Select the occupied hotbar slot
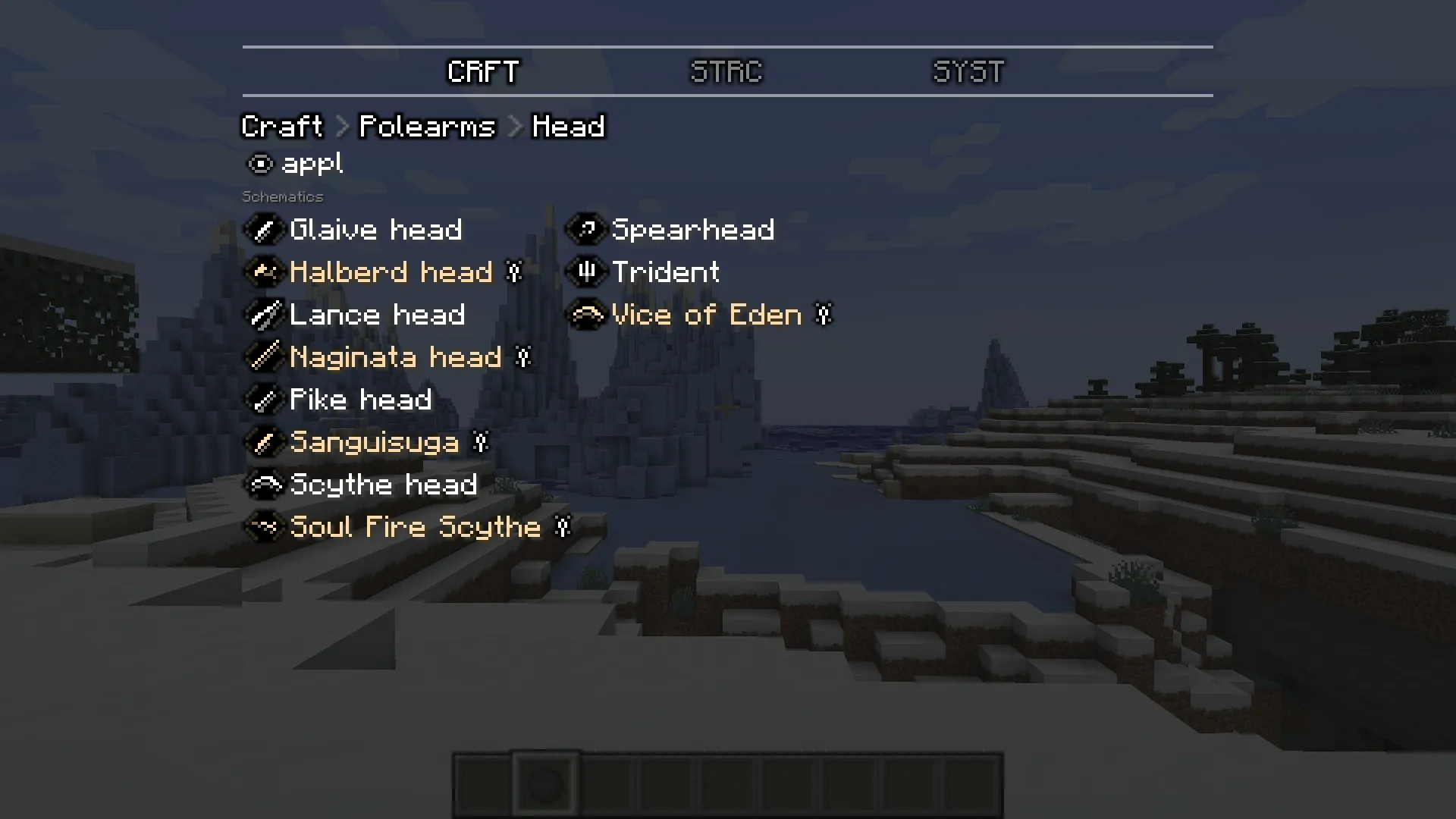This screenshot has width=1456, height=819. pos(545,783)
